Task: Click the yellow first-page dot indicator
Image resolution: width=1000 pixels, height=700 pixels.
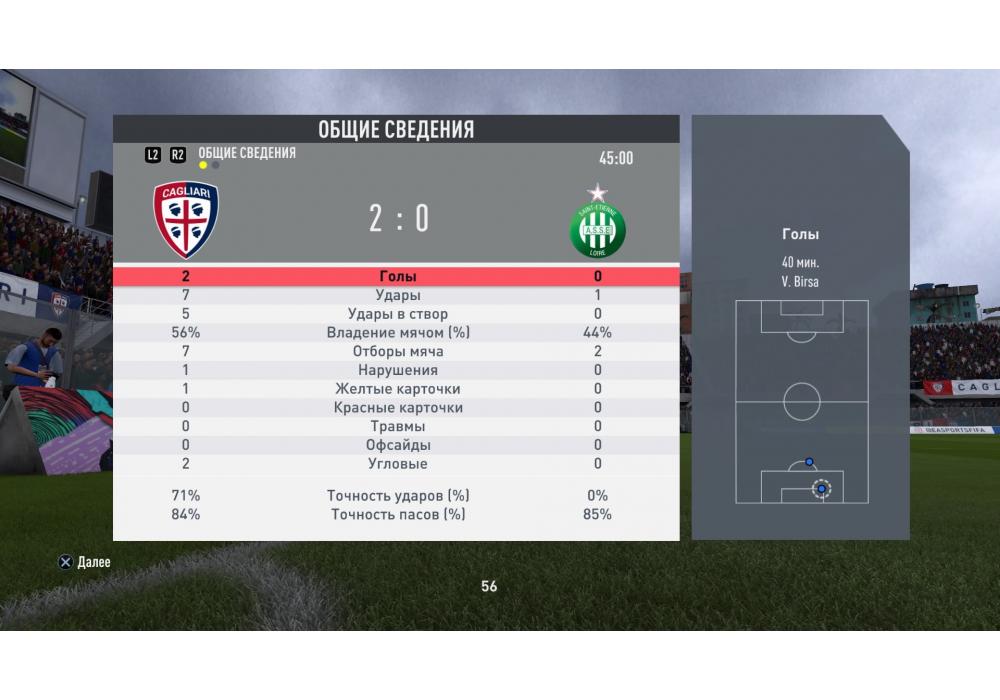Action: click(203, 166)
